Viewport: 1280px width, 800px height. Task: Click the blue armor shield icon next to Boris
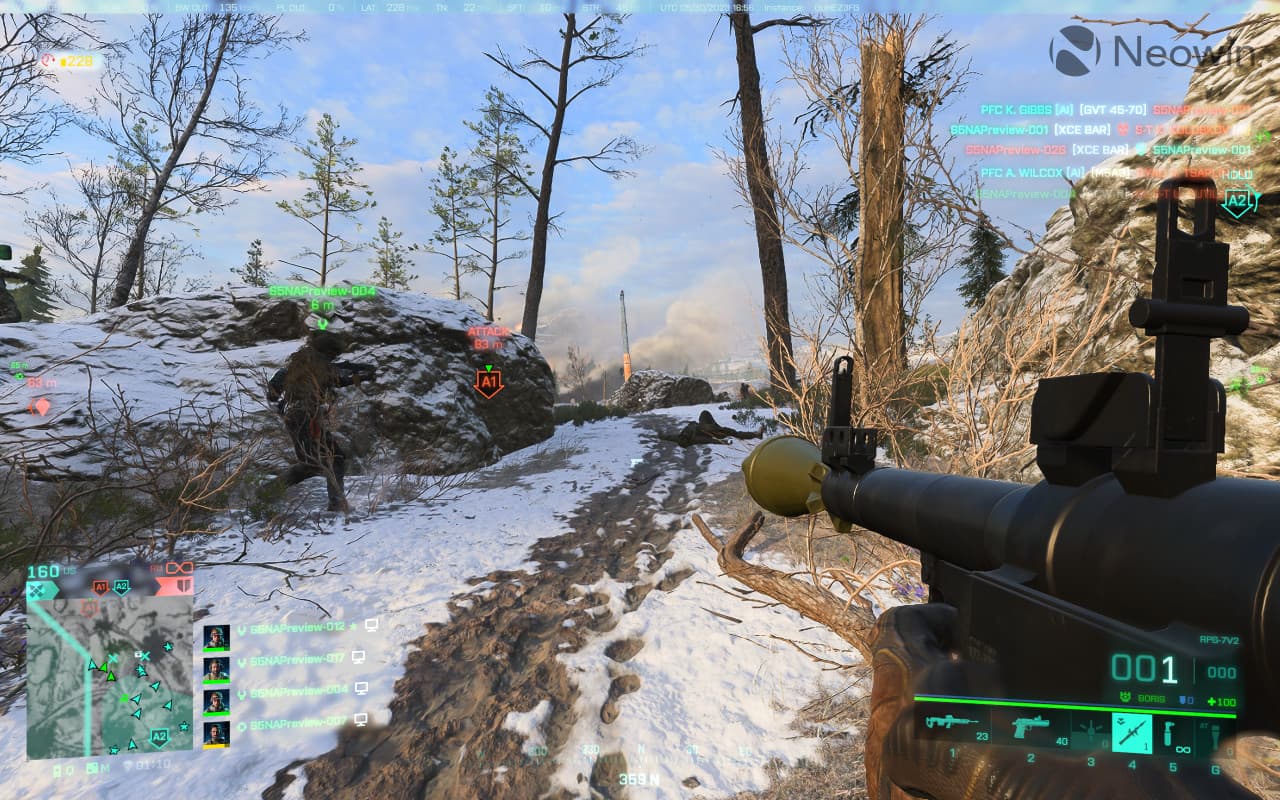[x=1182, y=699]
